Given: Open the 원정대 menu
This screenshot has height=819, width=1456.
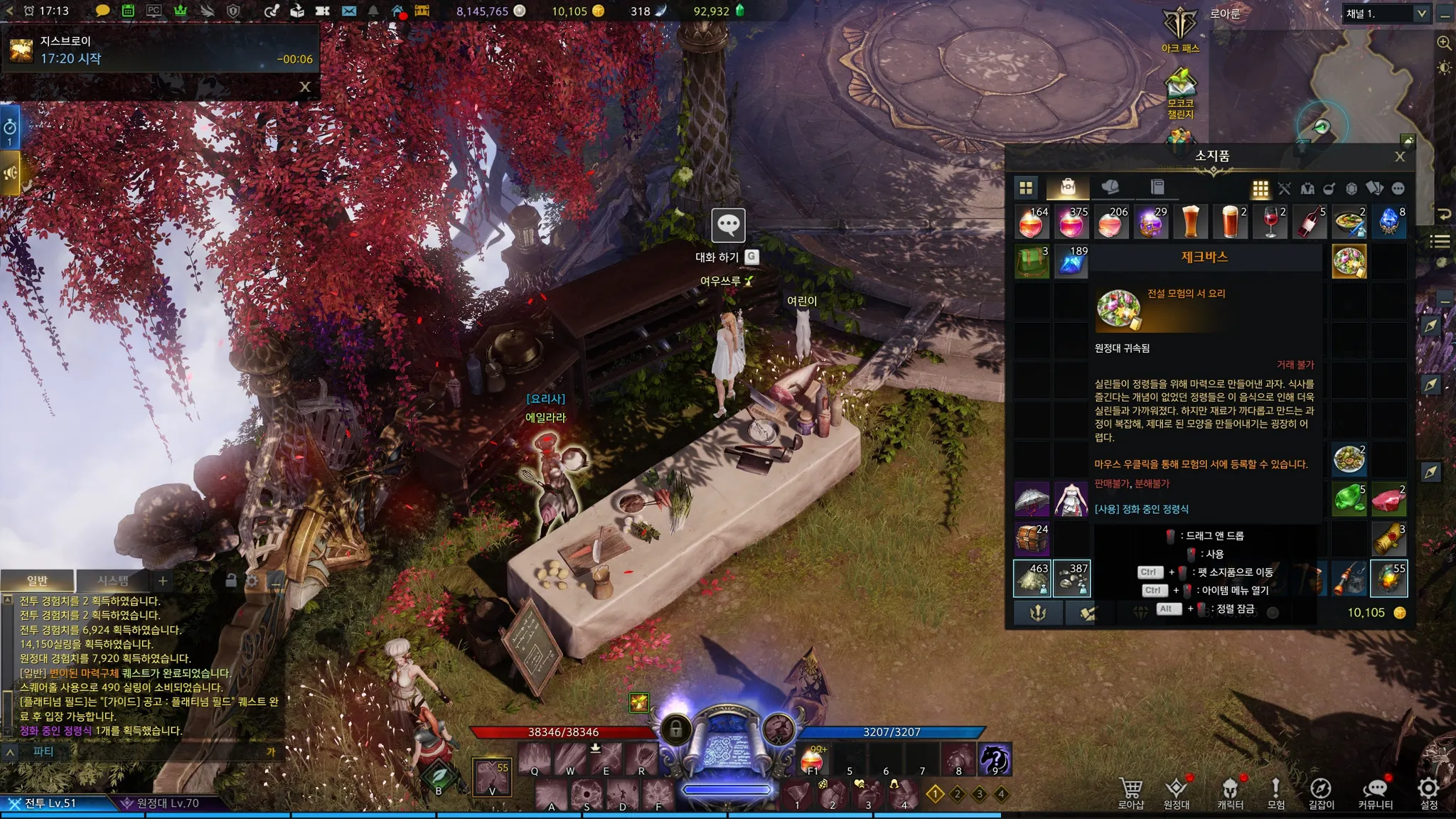Looking at the screenshot, I should (1176, 792).
